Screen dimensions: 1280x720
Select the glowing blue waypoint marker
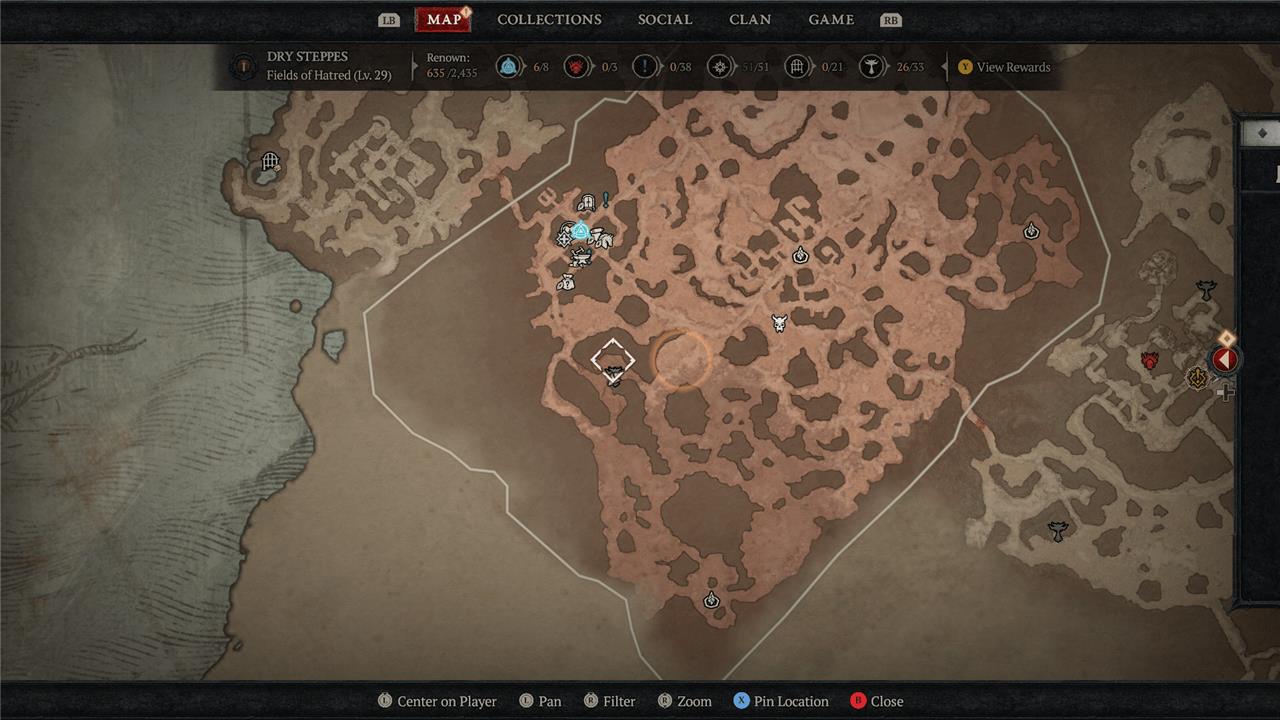(x=581, y=231)
